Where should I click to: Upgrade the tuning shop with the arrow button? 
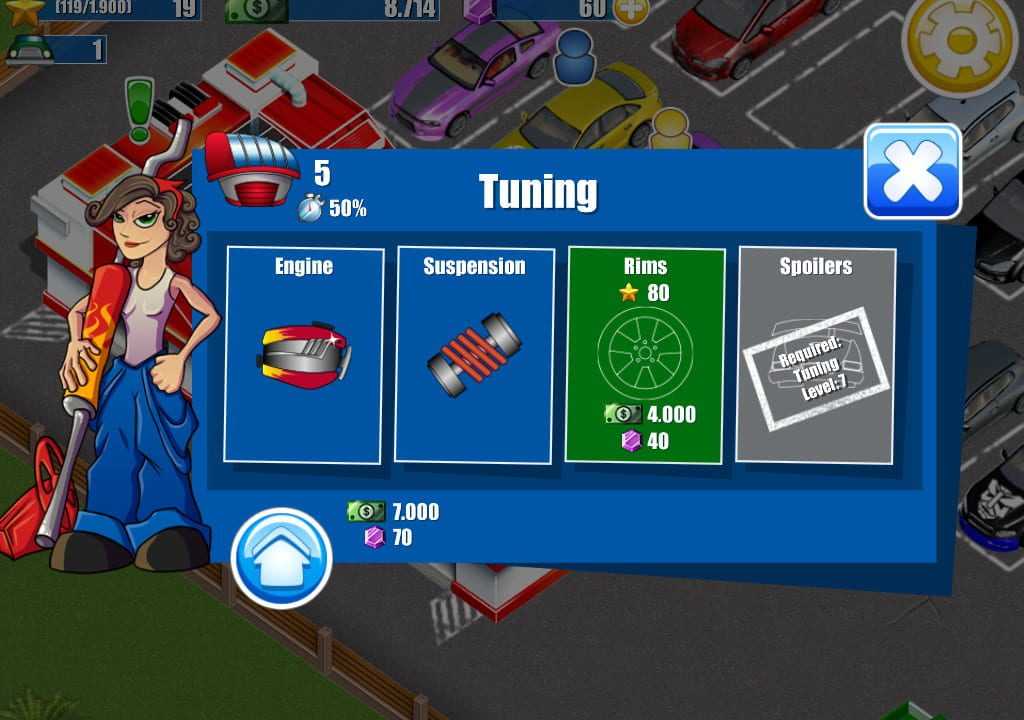(281, 558)
